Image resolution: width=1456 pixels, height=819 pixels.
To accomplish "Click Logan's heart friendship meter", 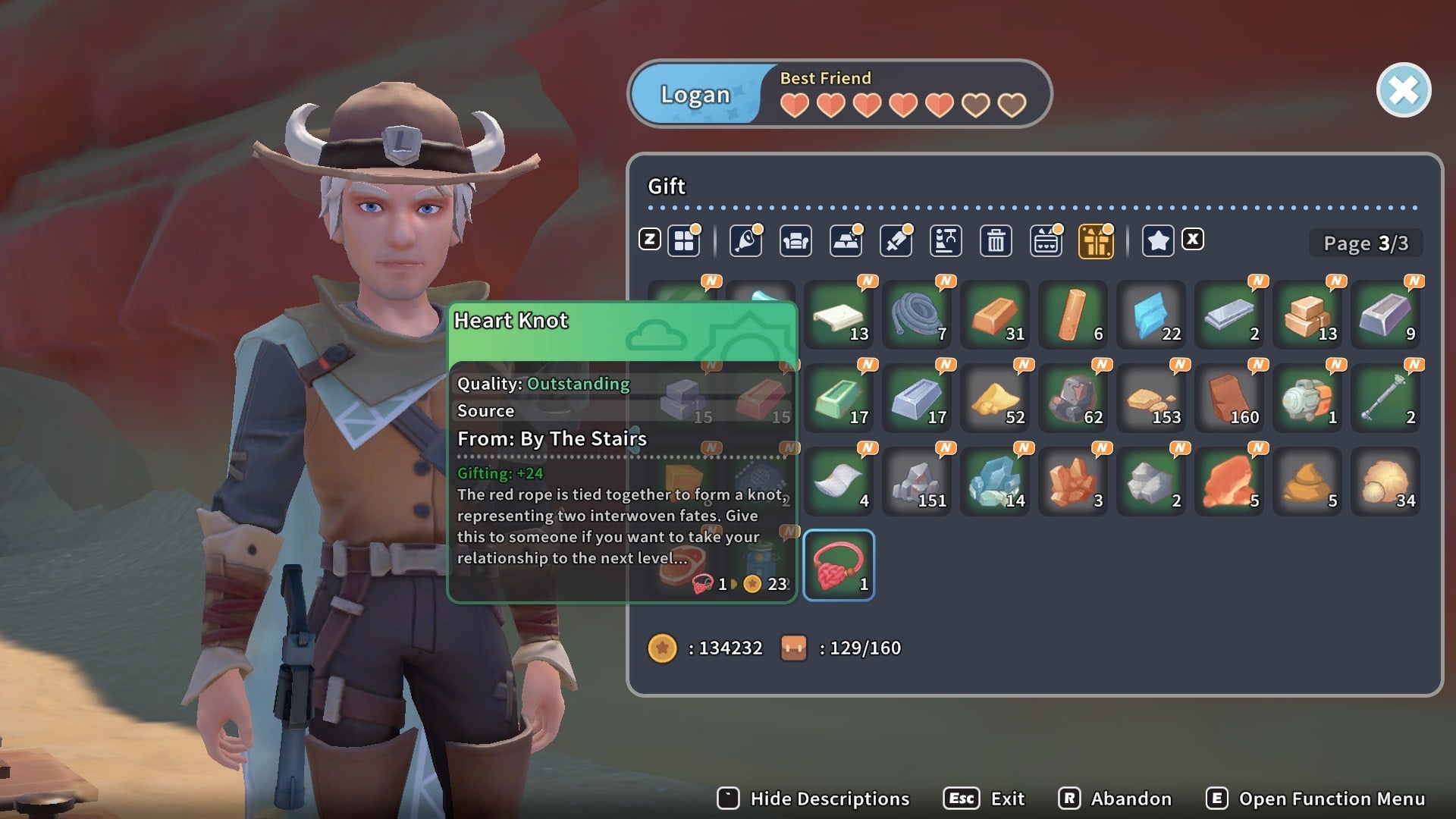I will click(902, 106).
